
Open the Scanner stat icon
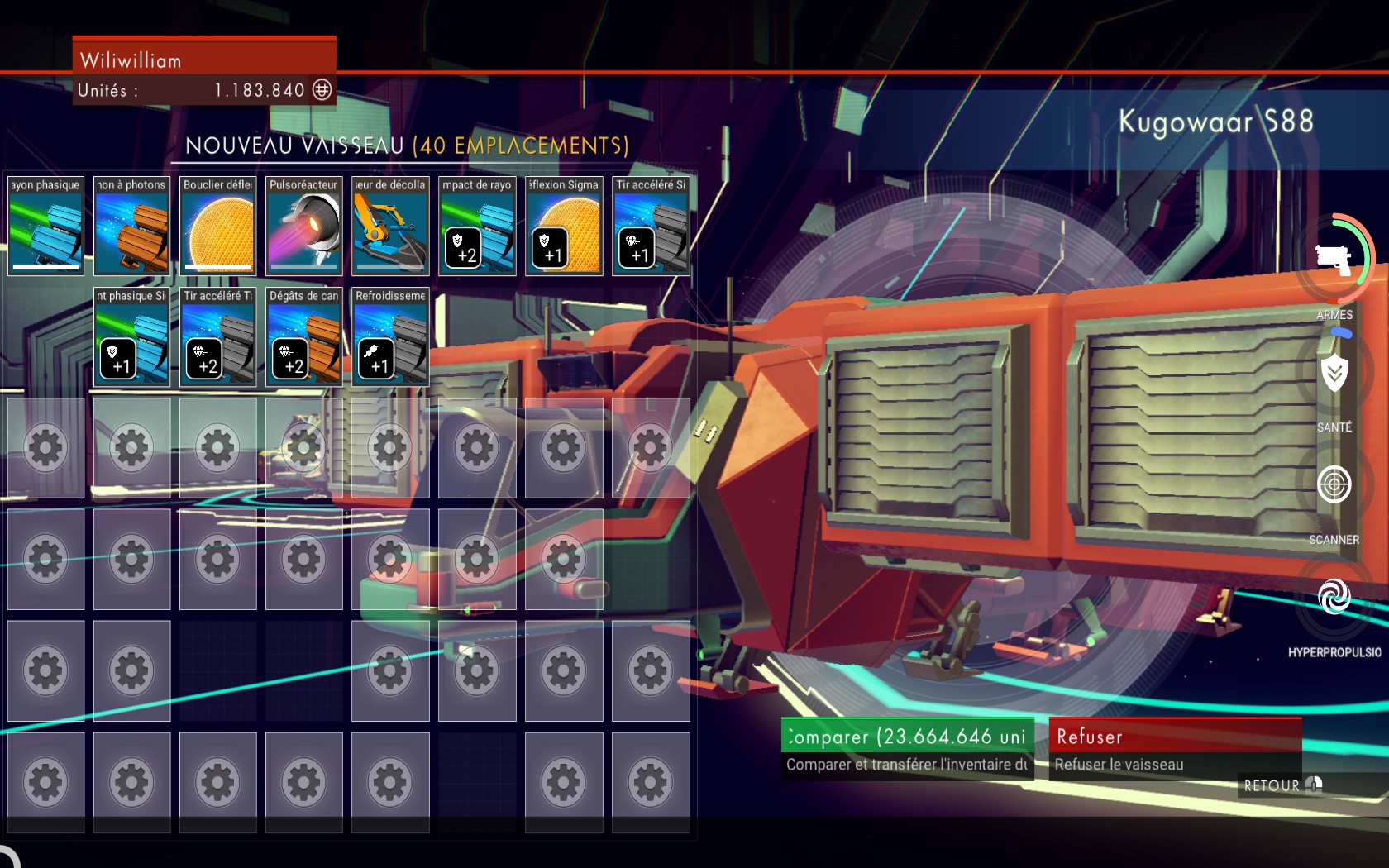(1334, 484)
